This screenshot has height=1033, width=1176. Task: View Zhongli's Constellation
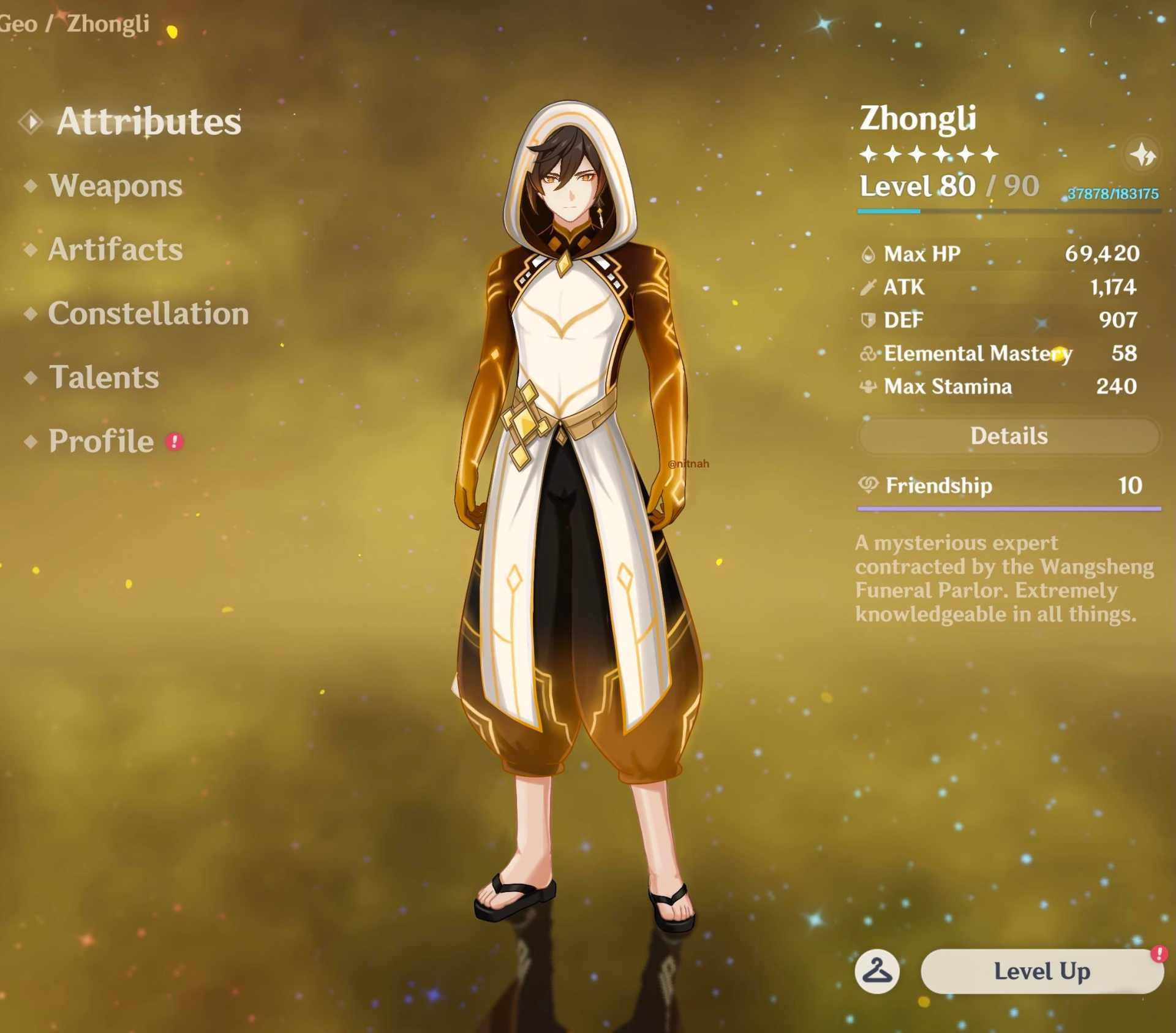pyautogui.click(x=148, y=314)
